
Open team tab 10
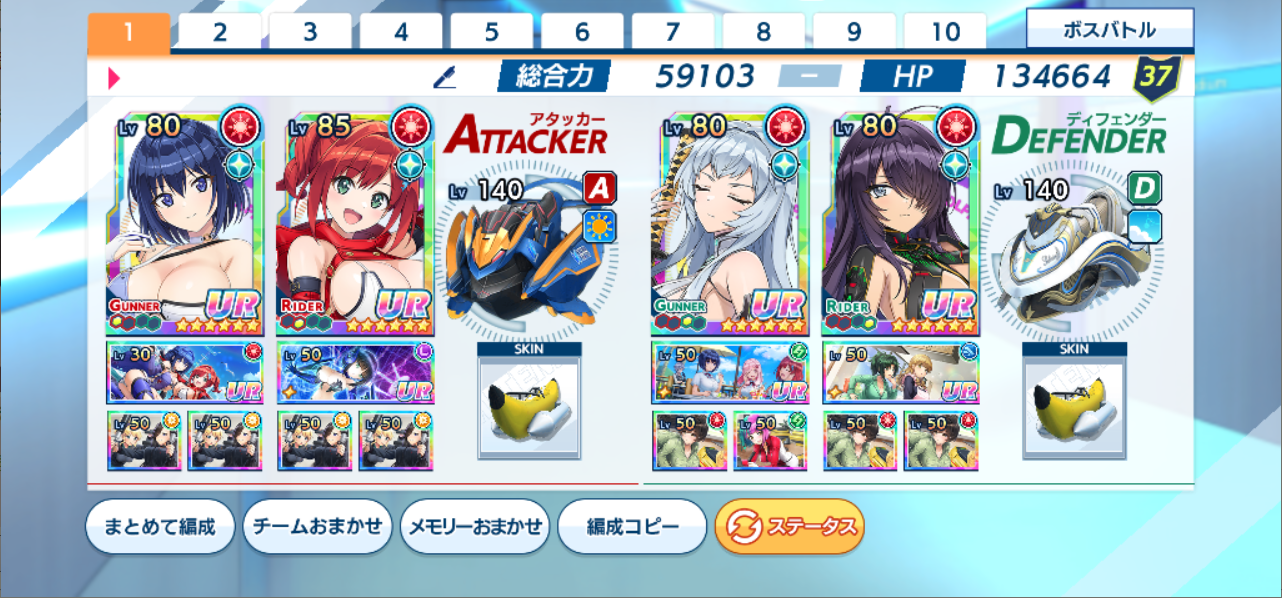click(x=945, y=33)
